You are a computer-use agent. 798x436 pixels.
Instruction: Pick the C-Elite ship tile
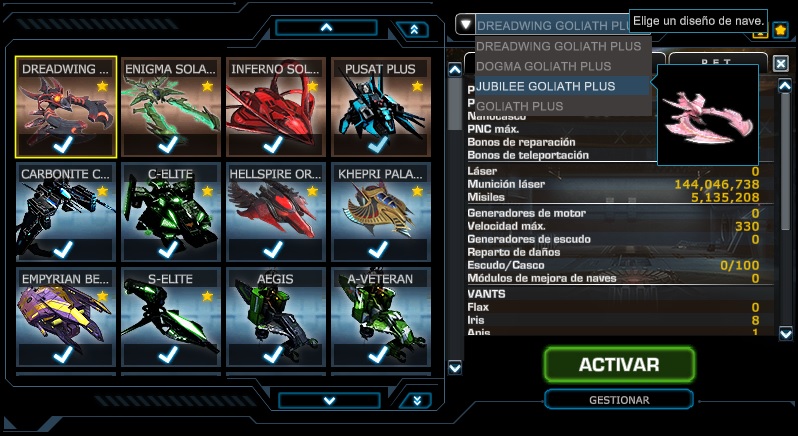point(170,212)
